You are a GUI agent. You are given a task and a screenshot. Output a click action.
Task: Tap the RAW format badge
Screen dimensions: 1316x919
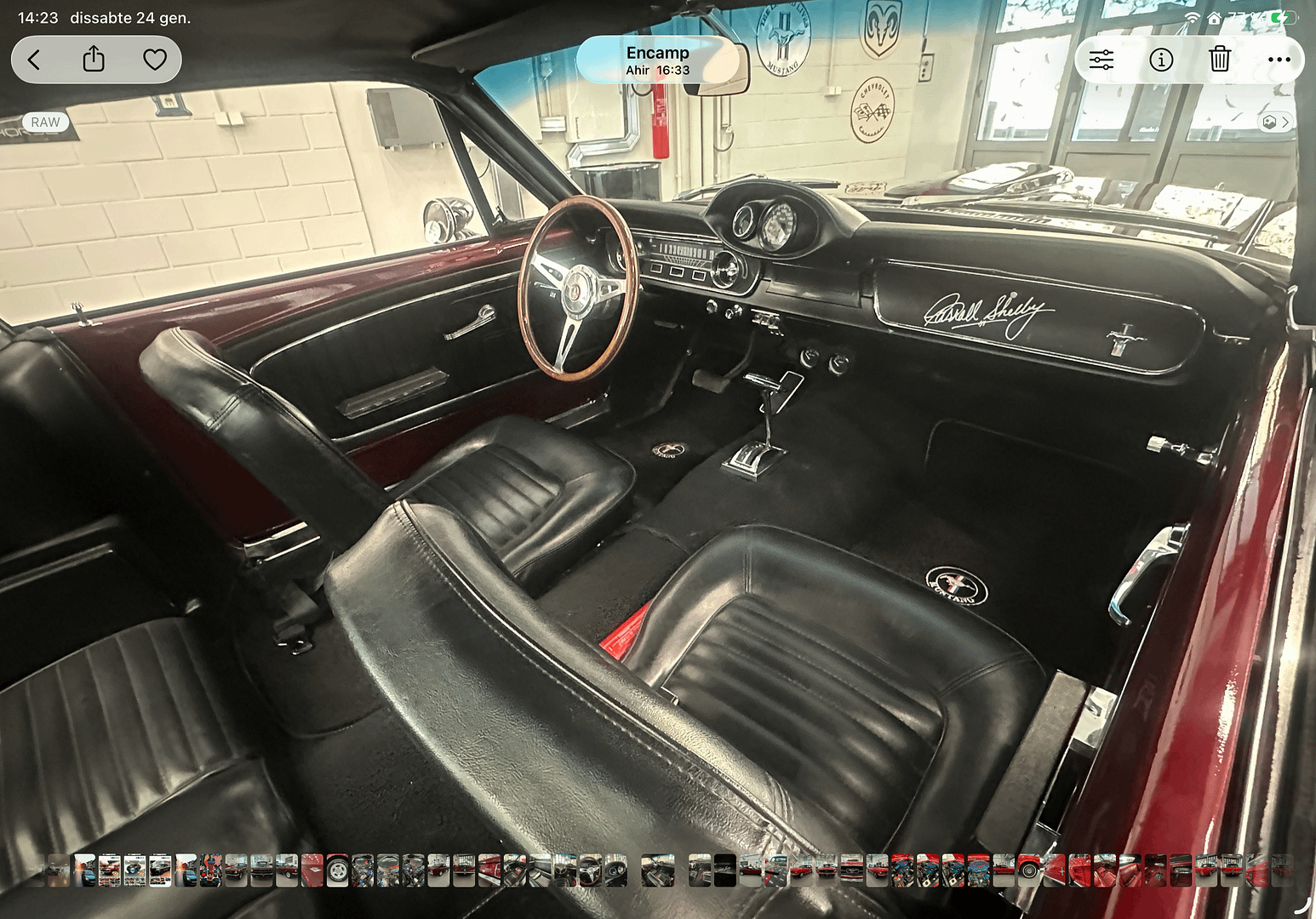(45, 122)
